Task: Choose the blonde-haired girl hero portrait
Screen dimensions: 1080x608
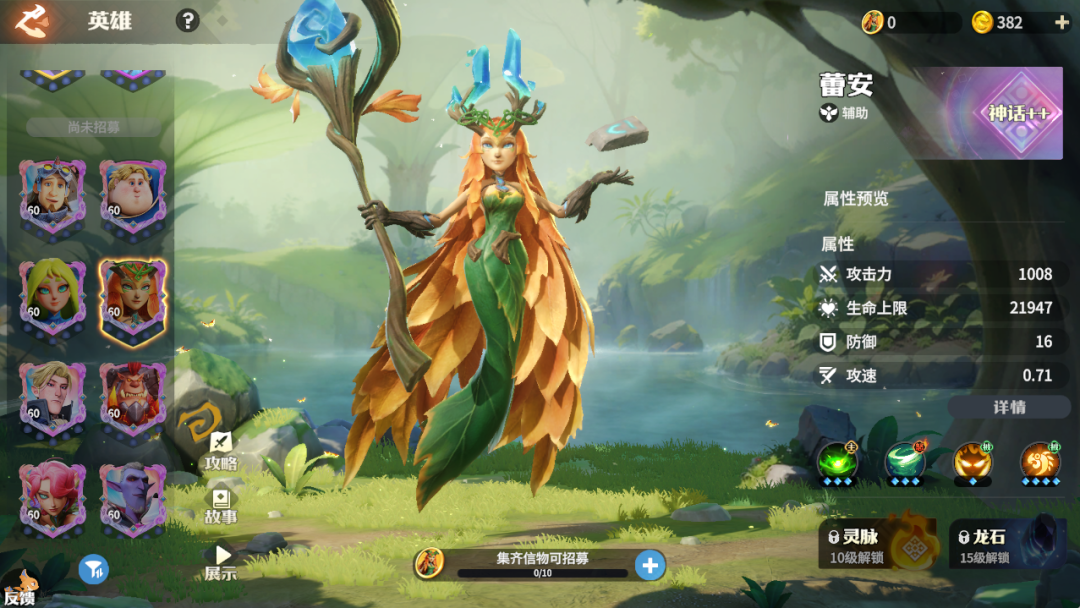Action: (x=52, y=296)
